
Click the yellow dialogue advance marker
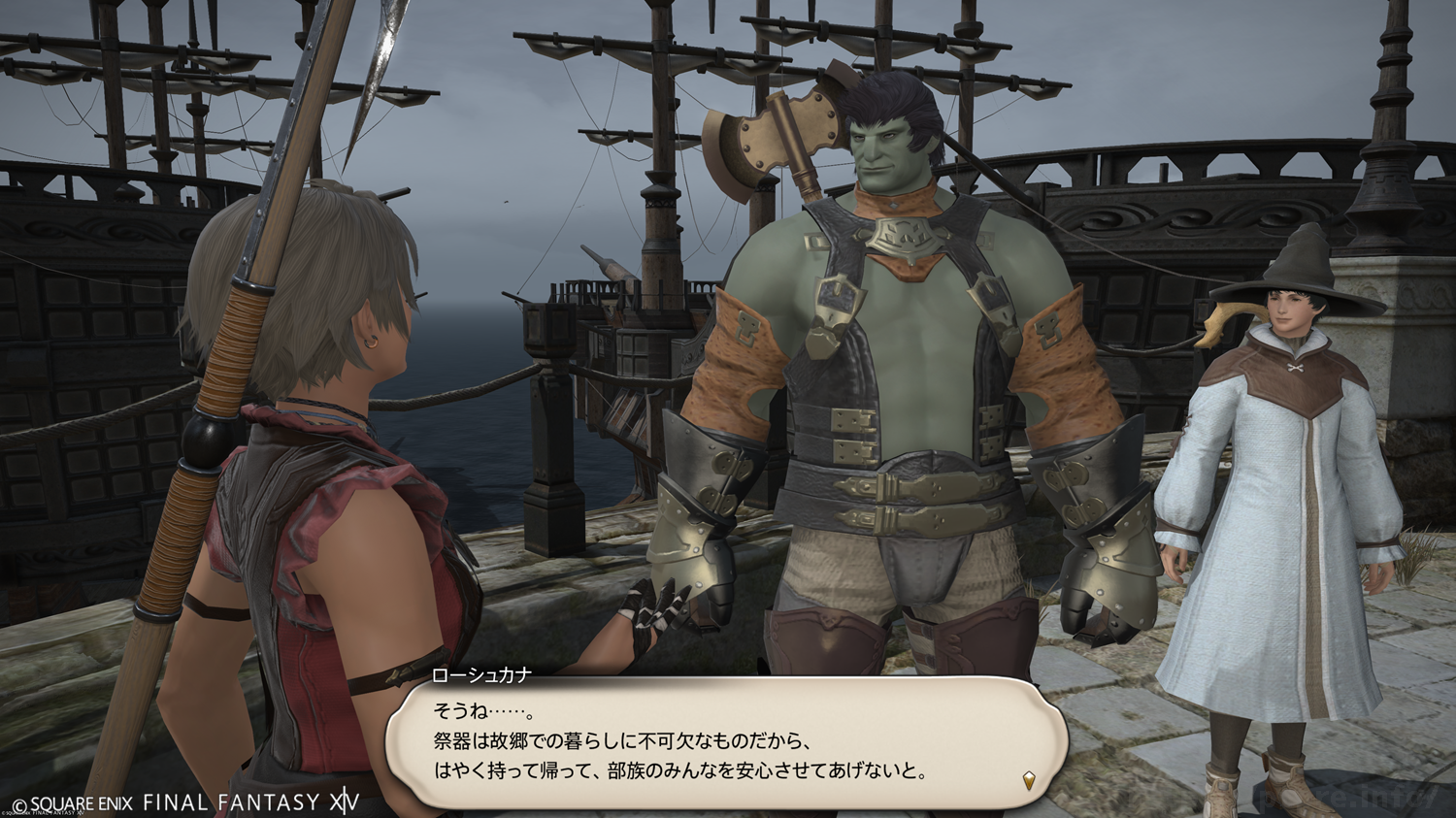[x=1029, y=779]
